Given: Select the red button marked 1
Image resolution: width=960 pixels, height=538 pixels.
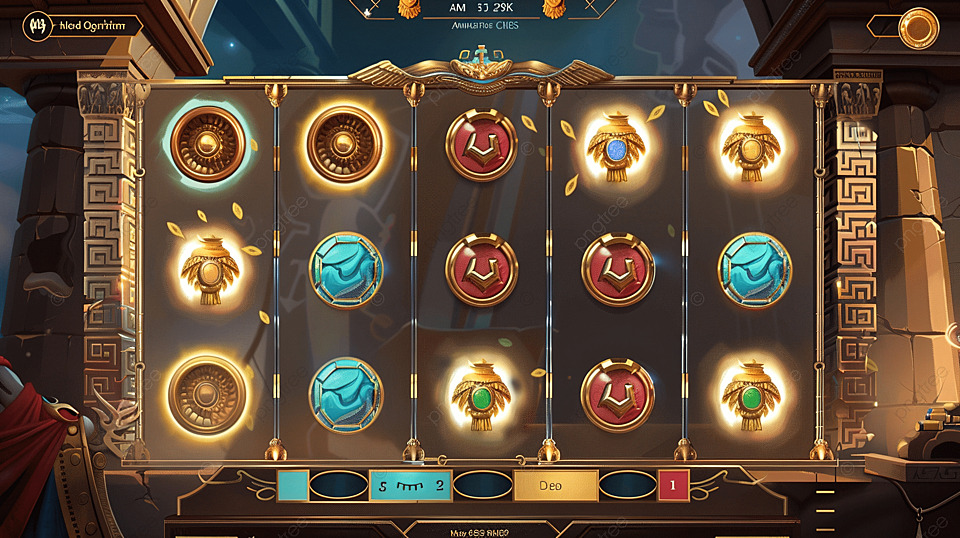Looking at the screenshot, I should tap(673, 486).
